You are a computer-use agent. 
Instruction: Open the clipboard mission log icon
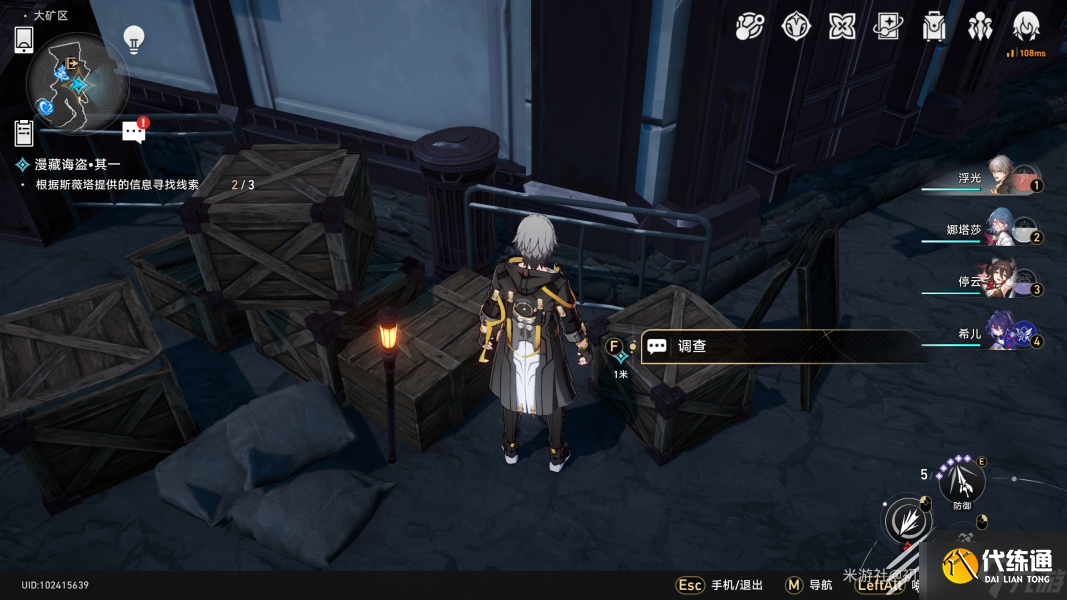point(24,132)
